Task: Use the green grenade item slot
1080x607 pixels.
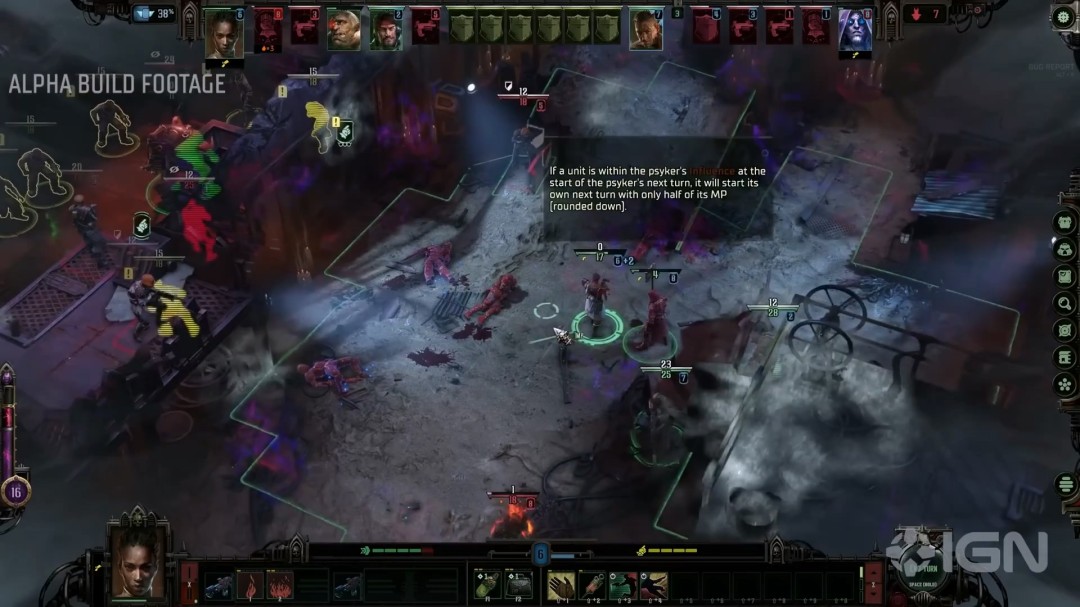Action: 489,585
